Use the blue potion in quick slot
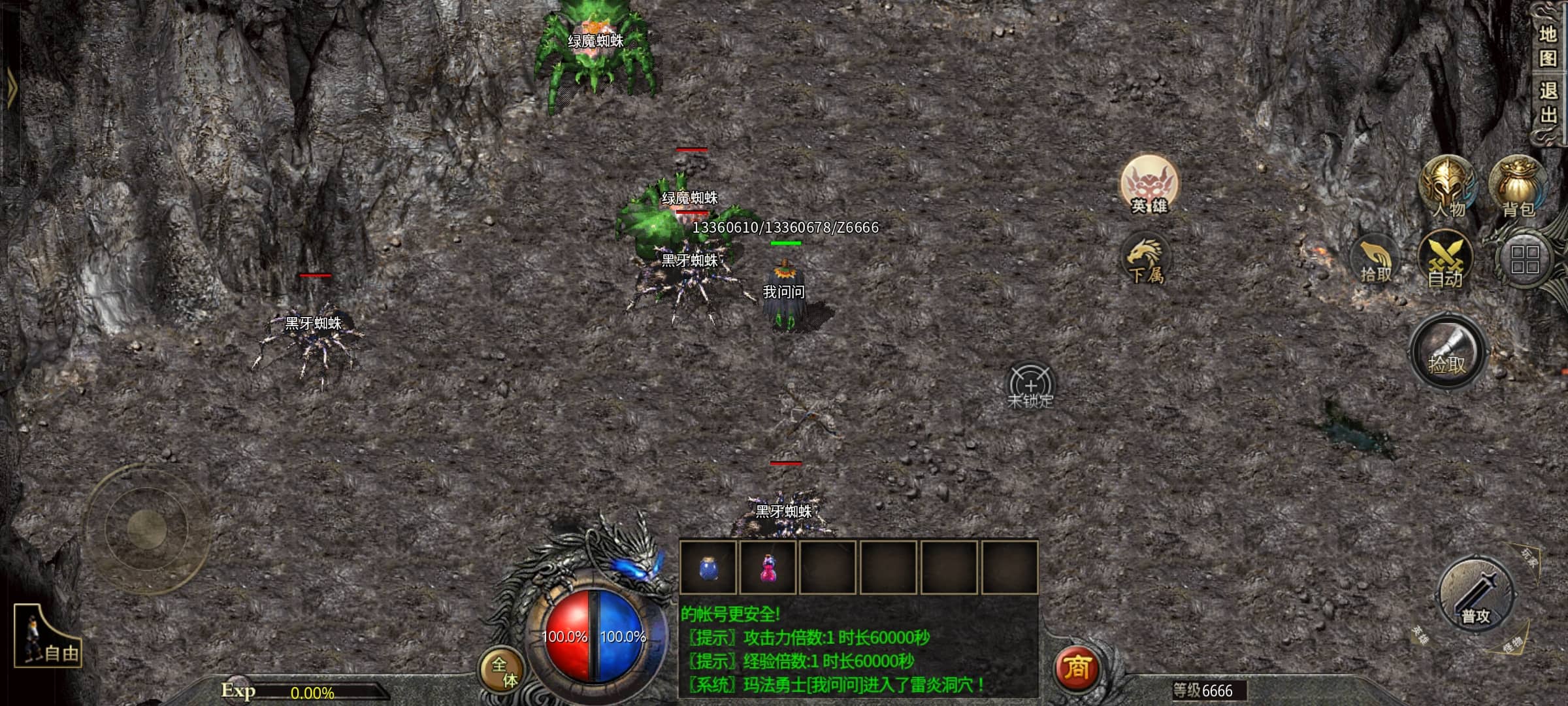Viewport: 1568px width, 706px height. pyautogui.click(x=708, y=567)
